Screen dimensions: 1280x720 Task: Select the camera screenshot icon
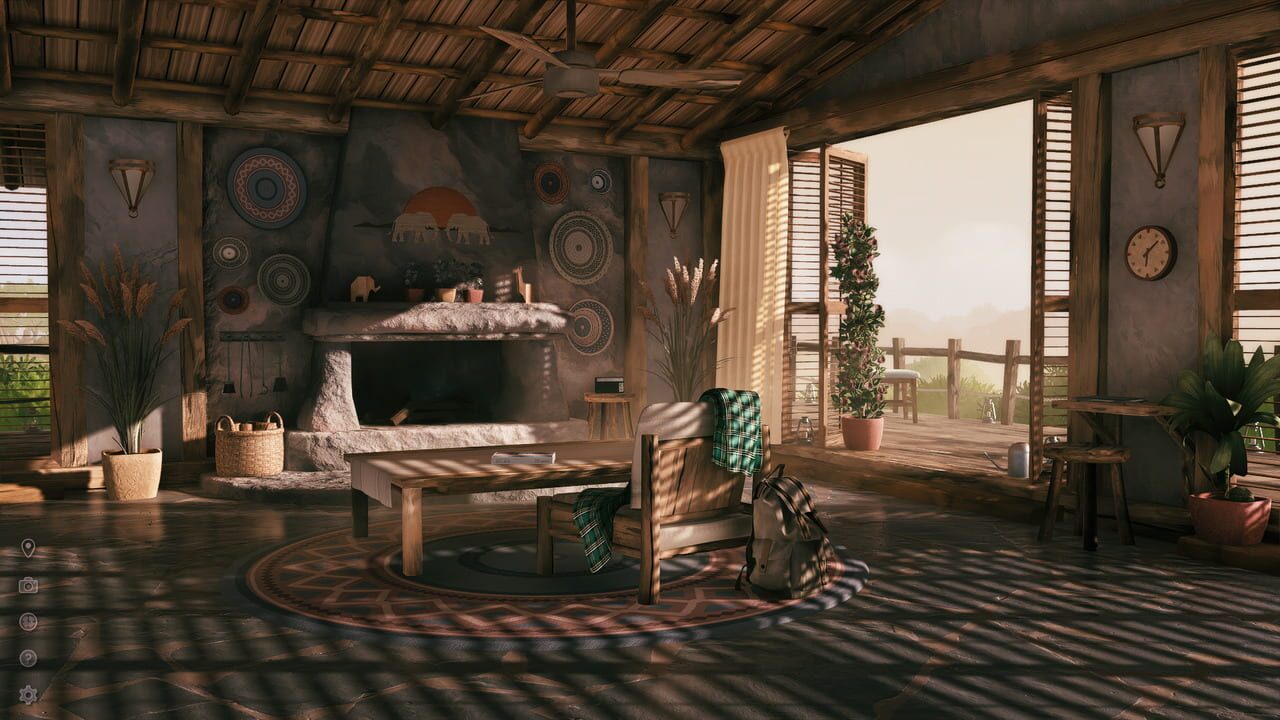26,584
